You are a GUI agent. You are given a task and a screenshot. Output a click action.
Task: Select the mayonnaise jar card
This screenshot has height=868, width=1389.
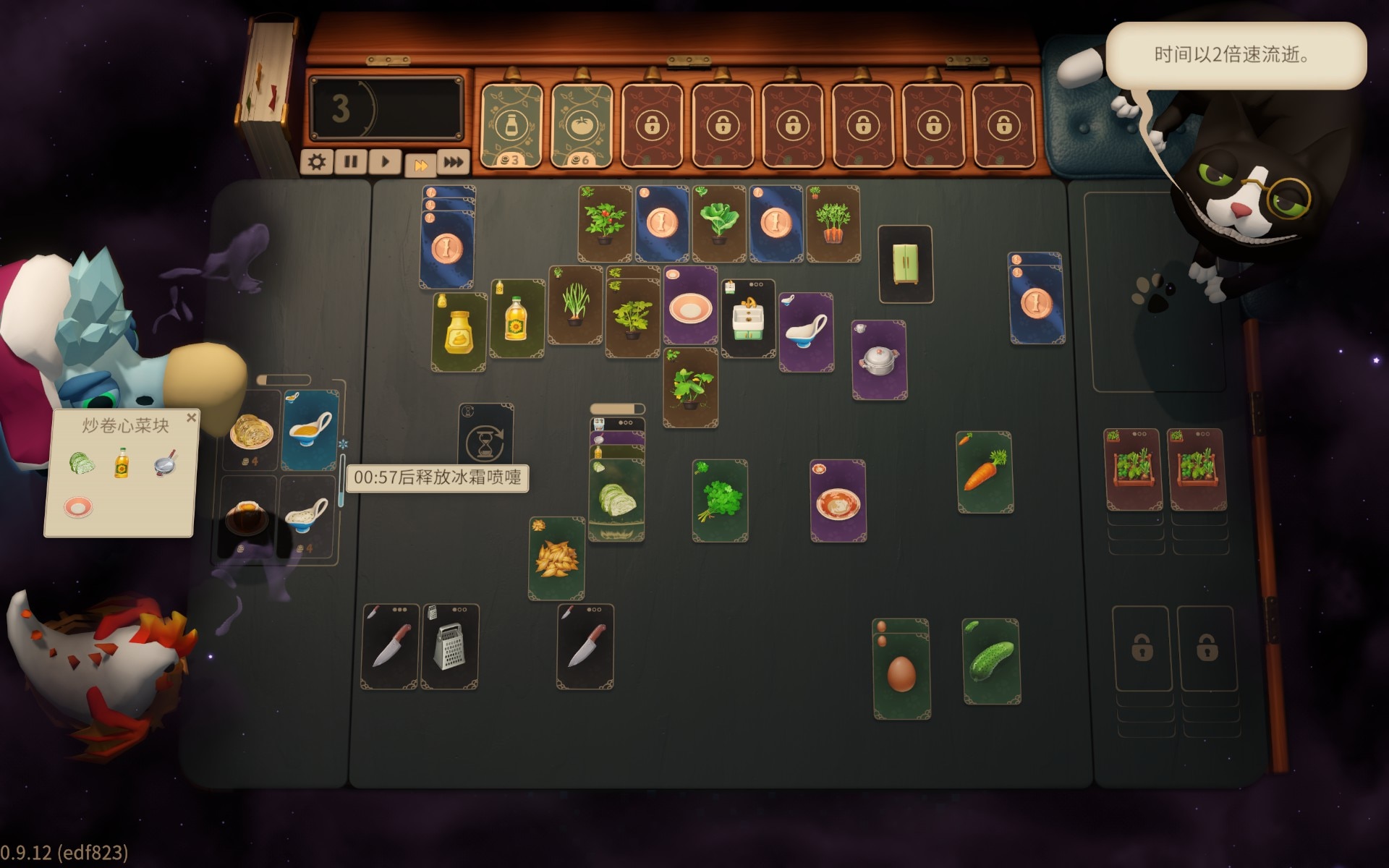click(x=459, y=333)
